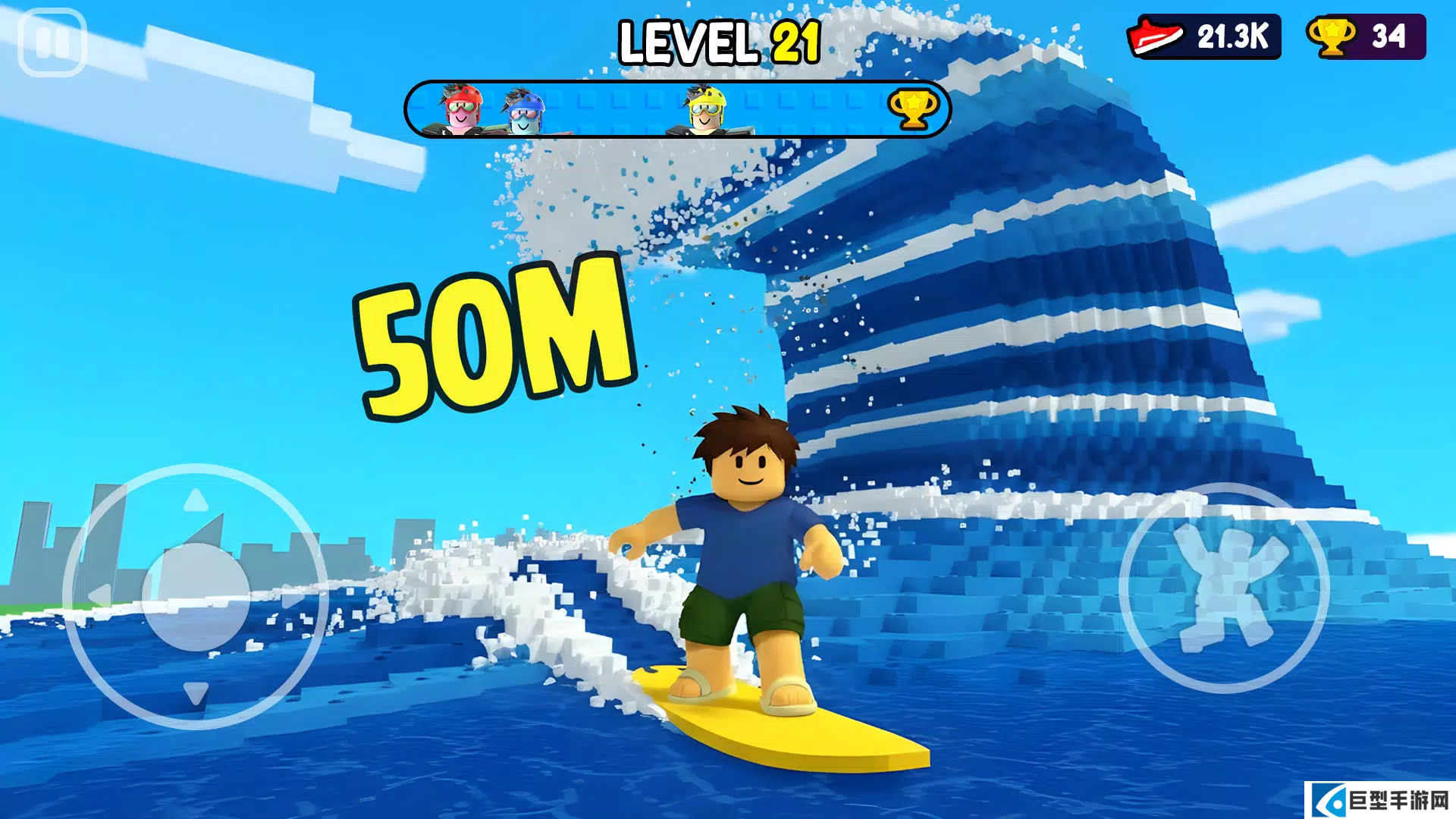Open the red sneaker currency counter
The height and width of the screenshot is (819, 1456).
coord(1204,36)
